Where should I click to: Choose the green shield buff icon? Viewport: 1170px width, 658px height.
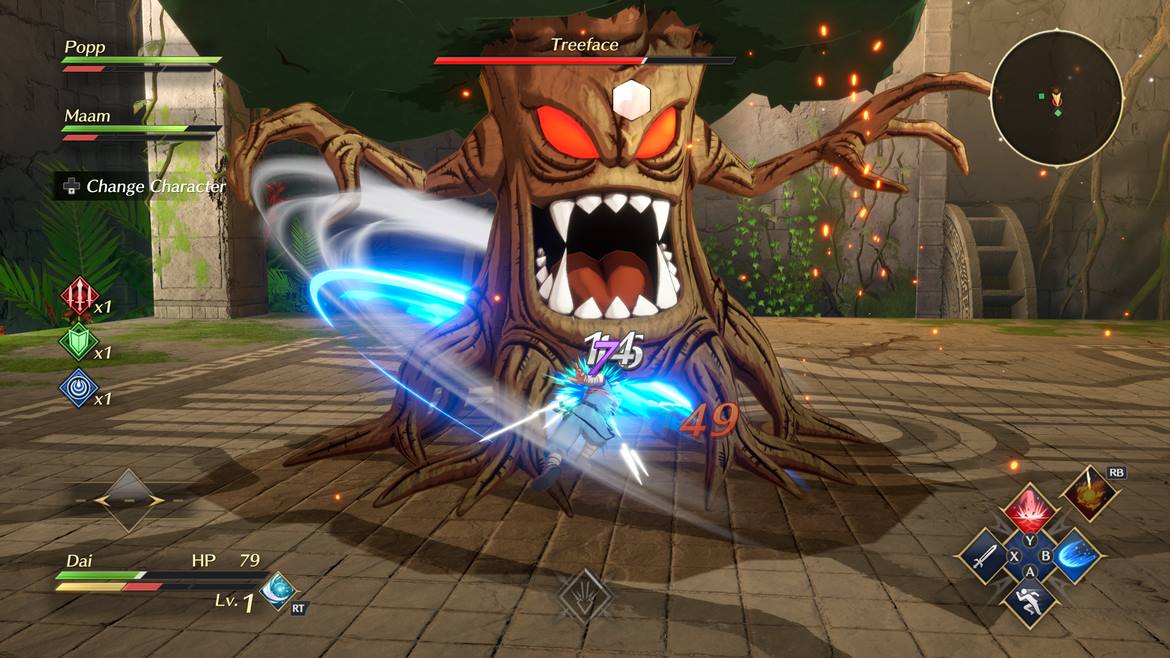[x=77, y=341]
